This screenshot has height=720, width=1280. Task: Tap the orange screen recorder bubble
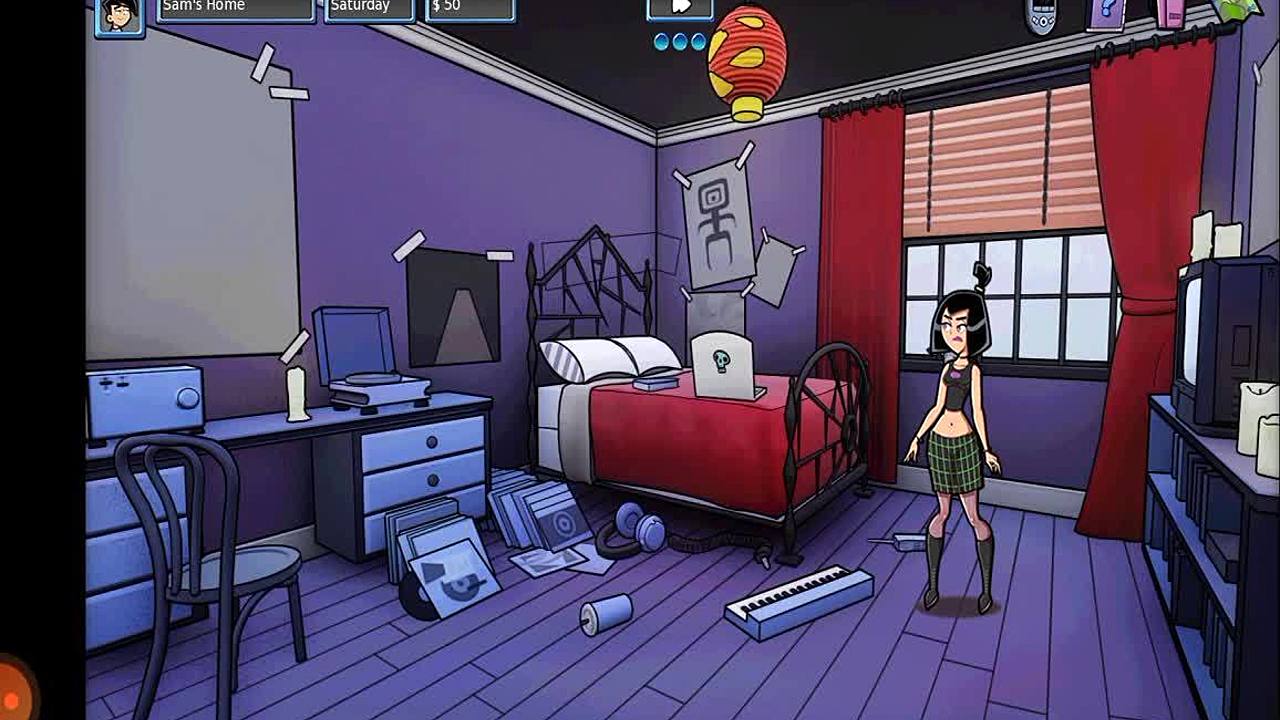12,689
